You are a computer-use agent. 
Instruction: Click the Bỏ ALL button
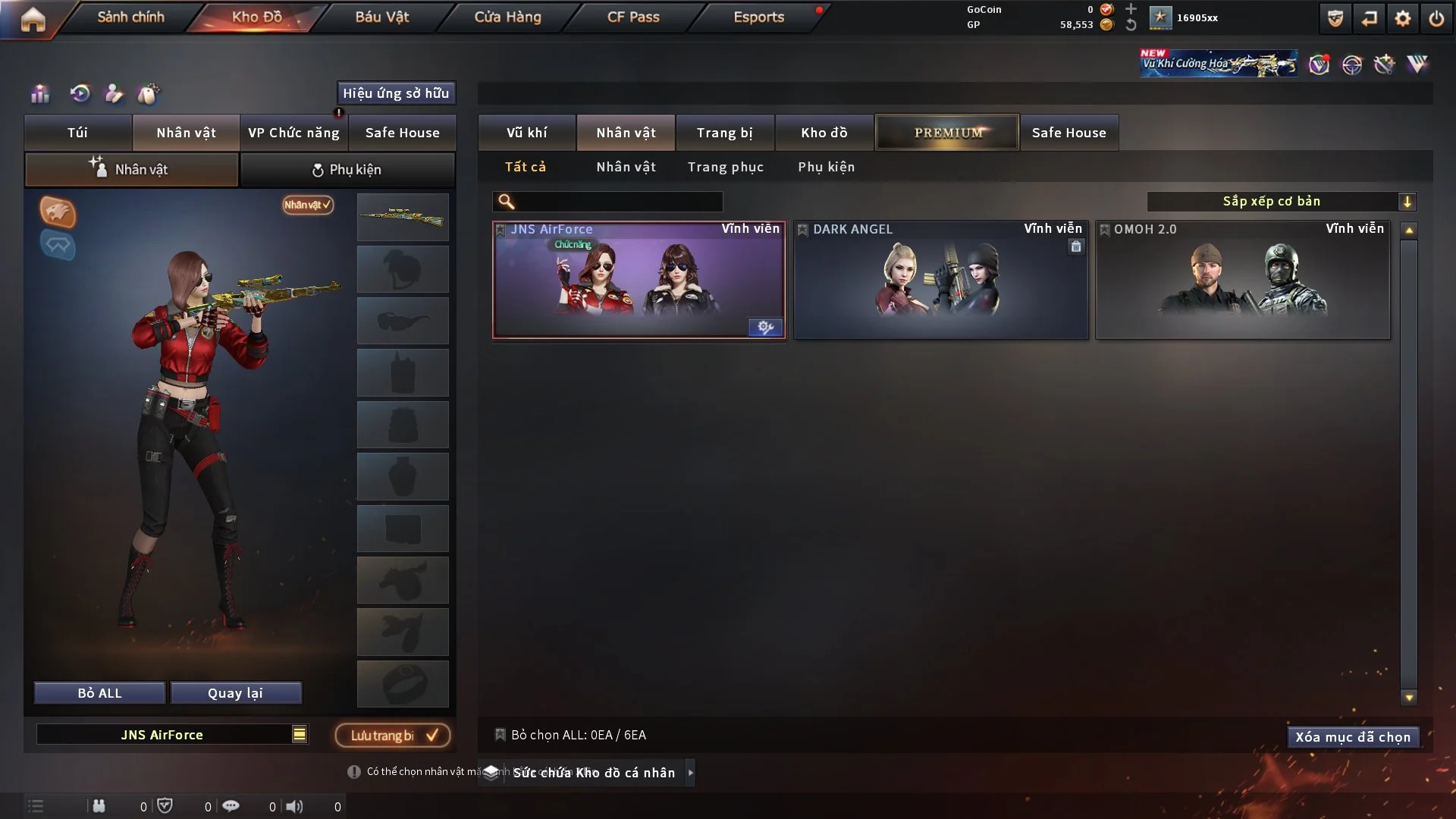click(x=99, y=693)
